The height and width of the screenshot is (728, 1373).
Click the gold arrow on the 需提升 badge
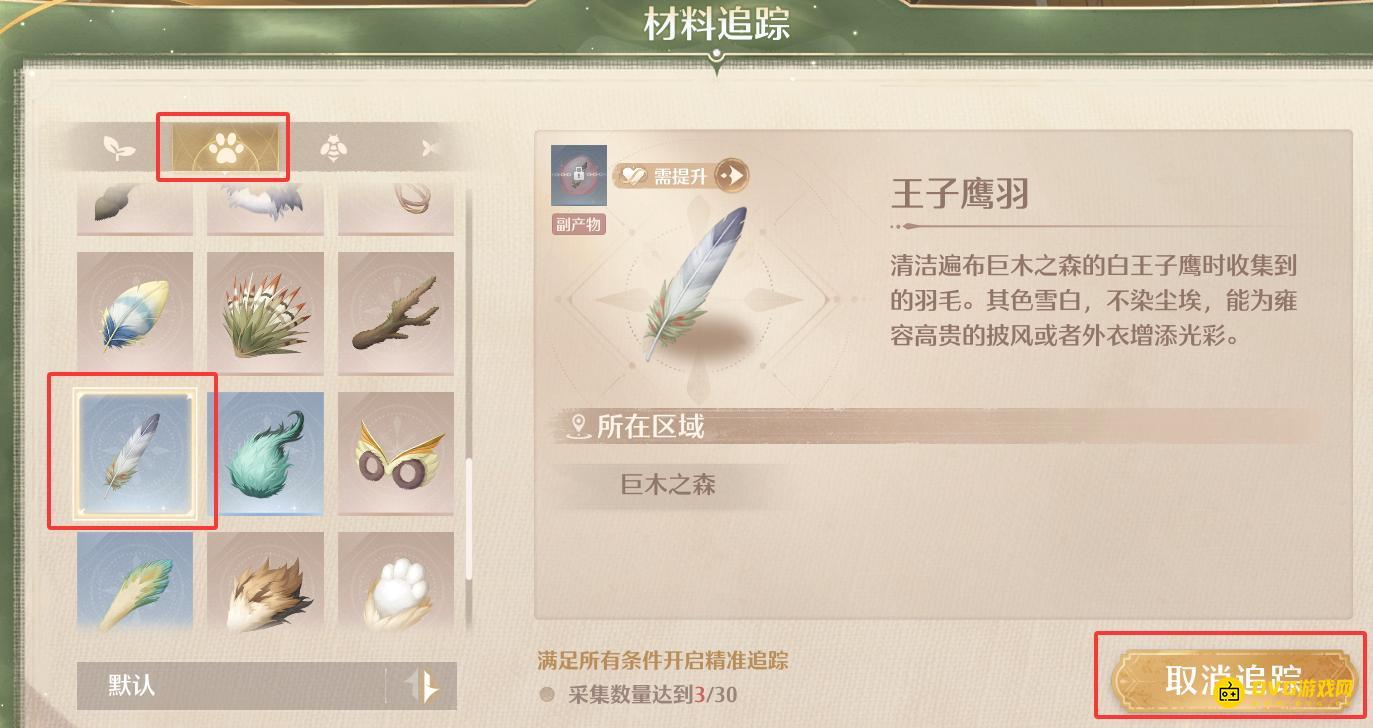tap(733, 175)
